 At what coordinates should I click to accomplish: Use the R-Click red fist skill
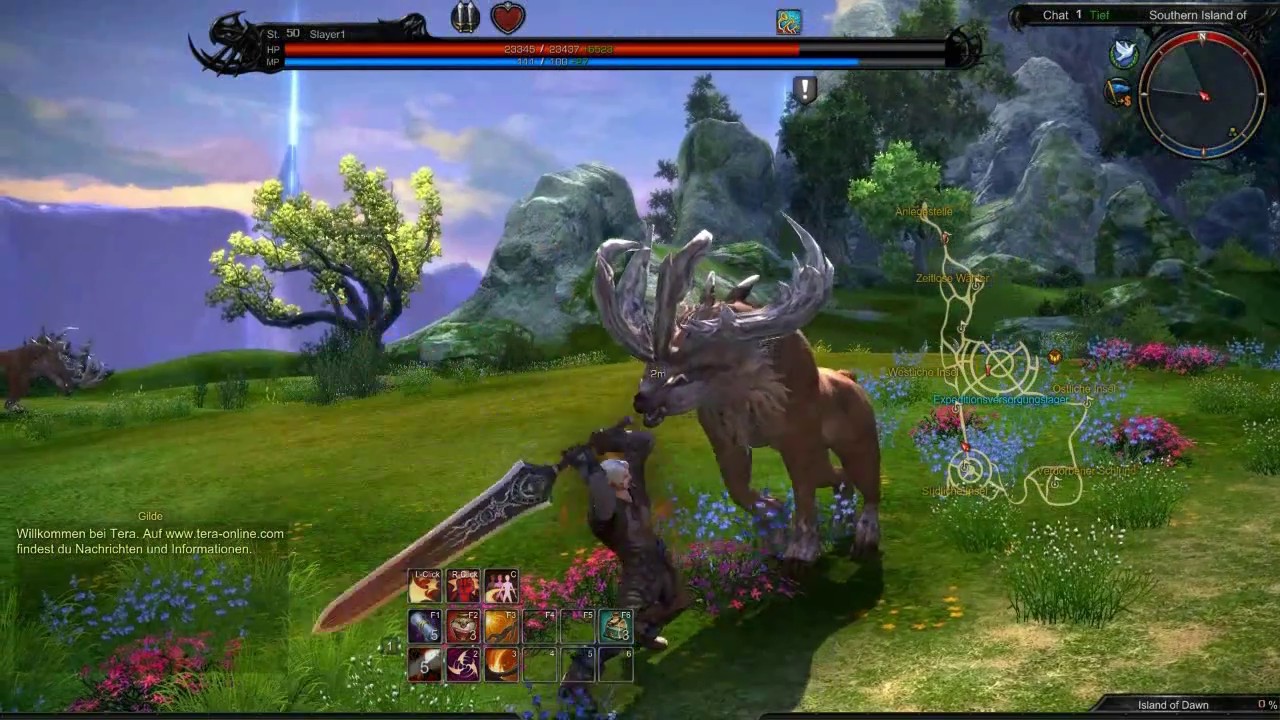click(x=463, y=587)
